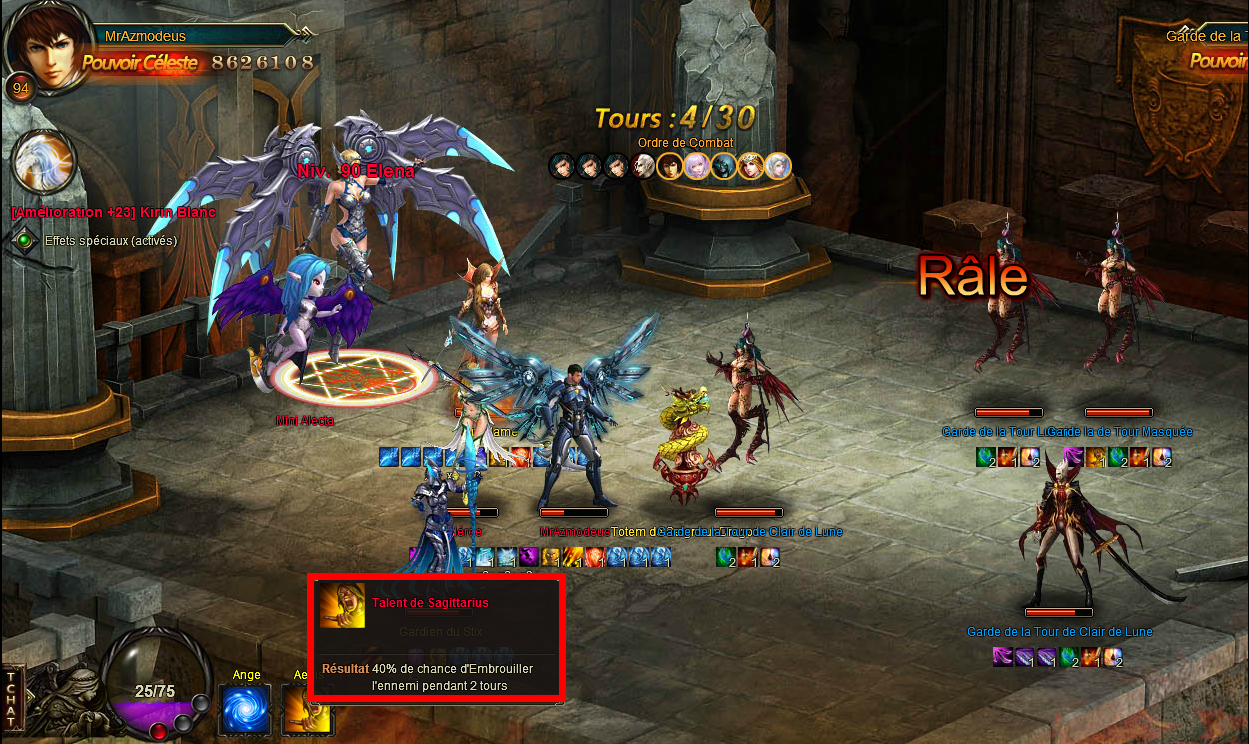The image size is (1249, 744).
Task: Select the brown-haired hero in combat order
Action: (670, 166)
